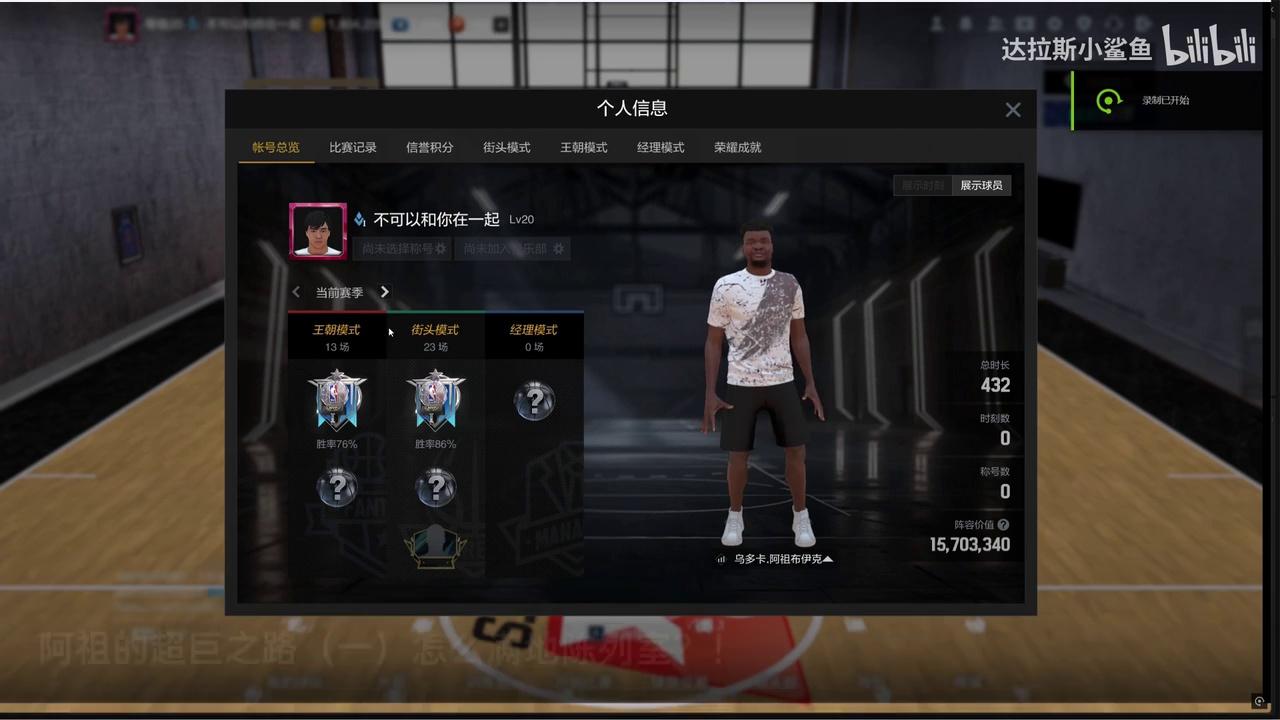Click the player profile avatar
Image resolution: width=1280 pixels, height=720 pixels.
[x=318, y=231]
